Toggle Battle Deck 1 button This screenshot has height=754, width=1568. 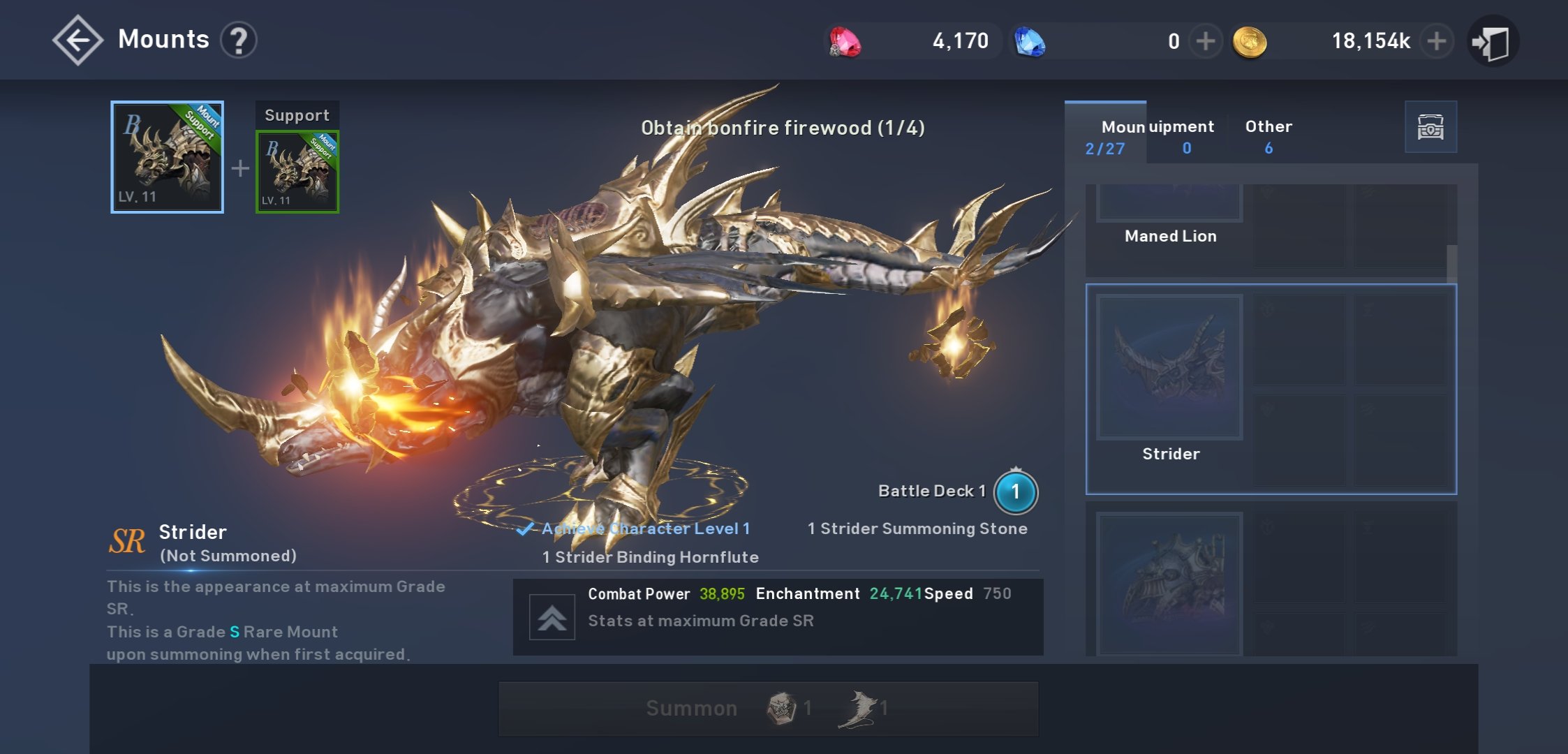pyautogui.click(x=1015, y=491)
